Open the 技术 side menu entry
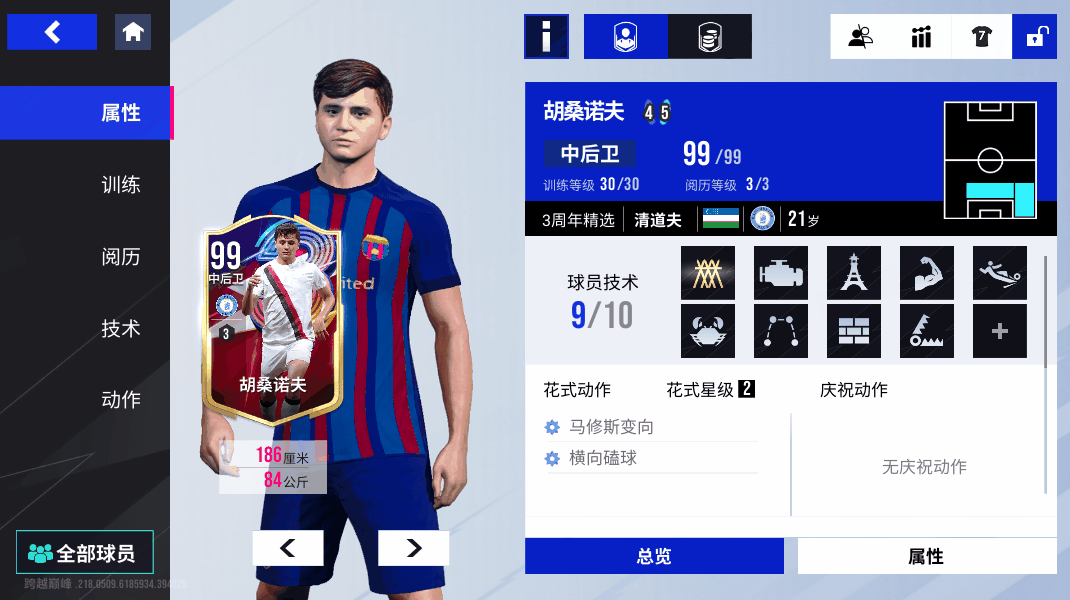The width and height of the screenshot is (1070, 600). coord(120,328)
